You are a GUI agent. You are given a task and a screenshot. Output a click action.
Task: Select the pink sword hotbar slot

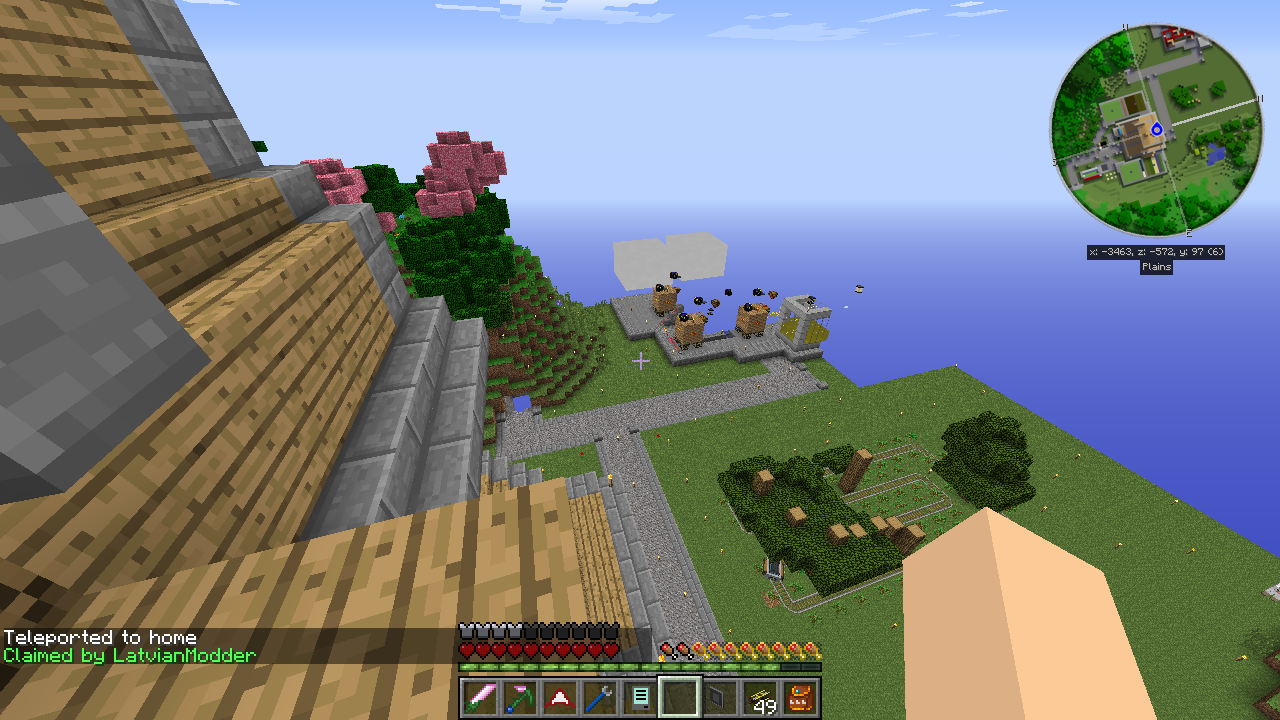click(x=479, y=698)
